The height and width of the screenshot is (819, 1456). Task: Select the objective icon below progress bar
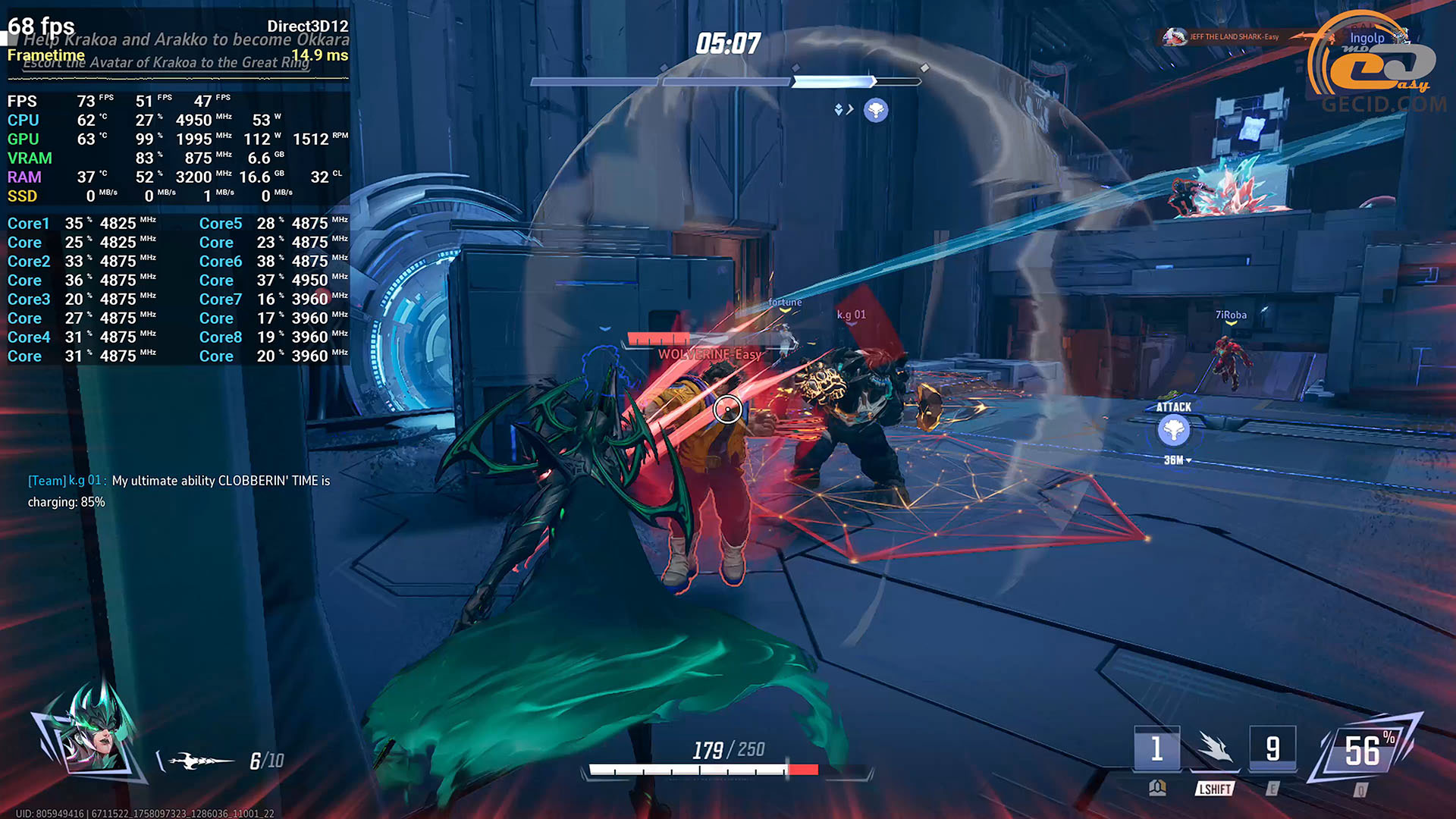click(x=876, y=110)
